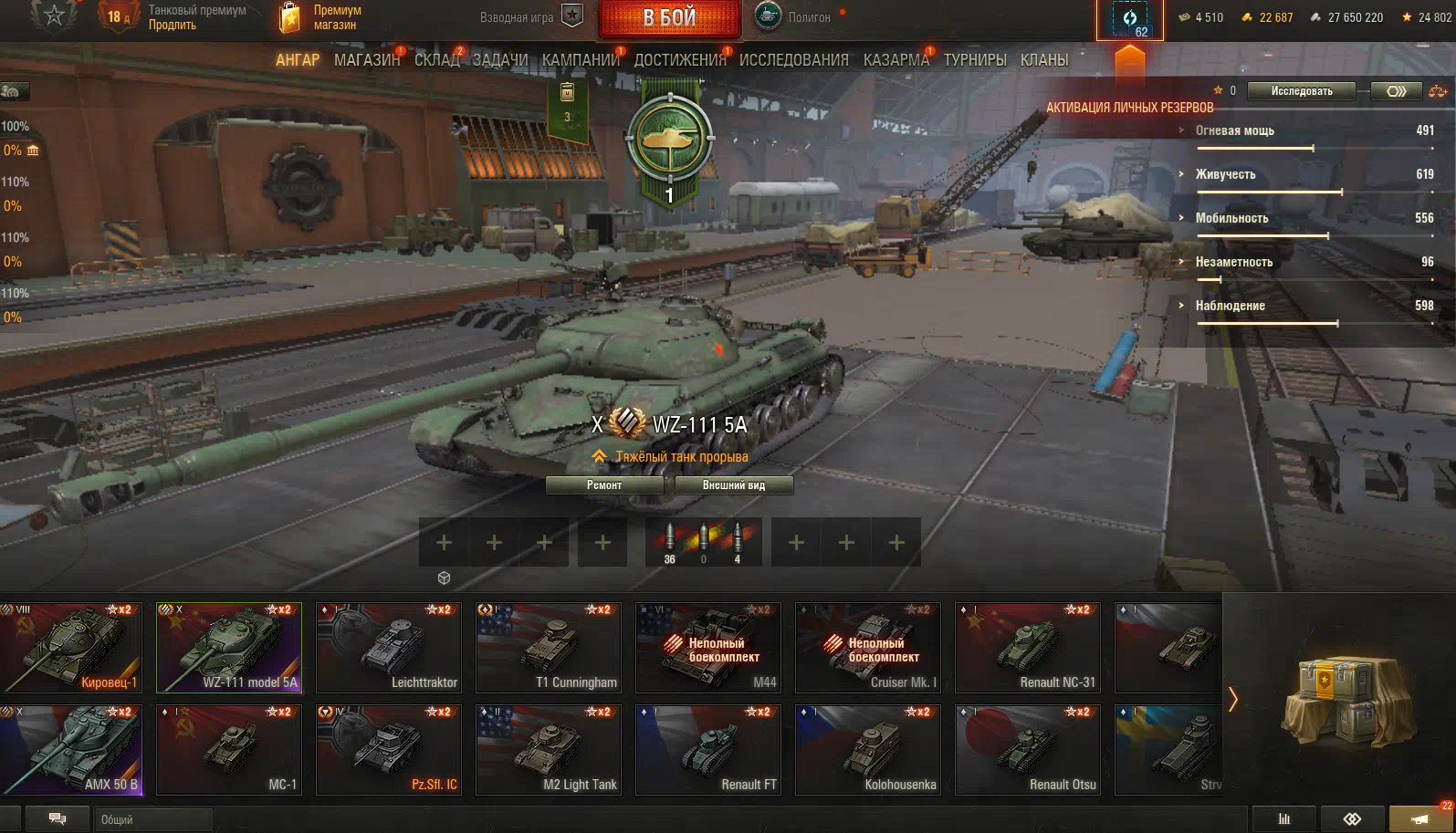Open the ammunition shells loadout slot
1456x833 pixels.
pos(703,542)
